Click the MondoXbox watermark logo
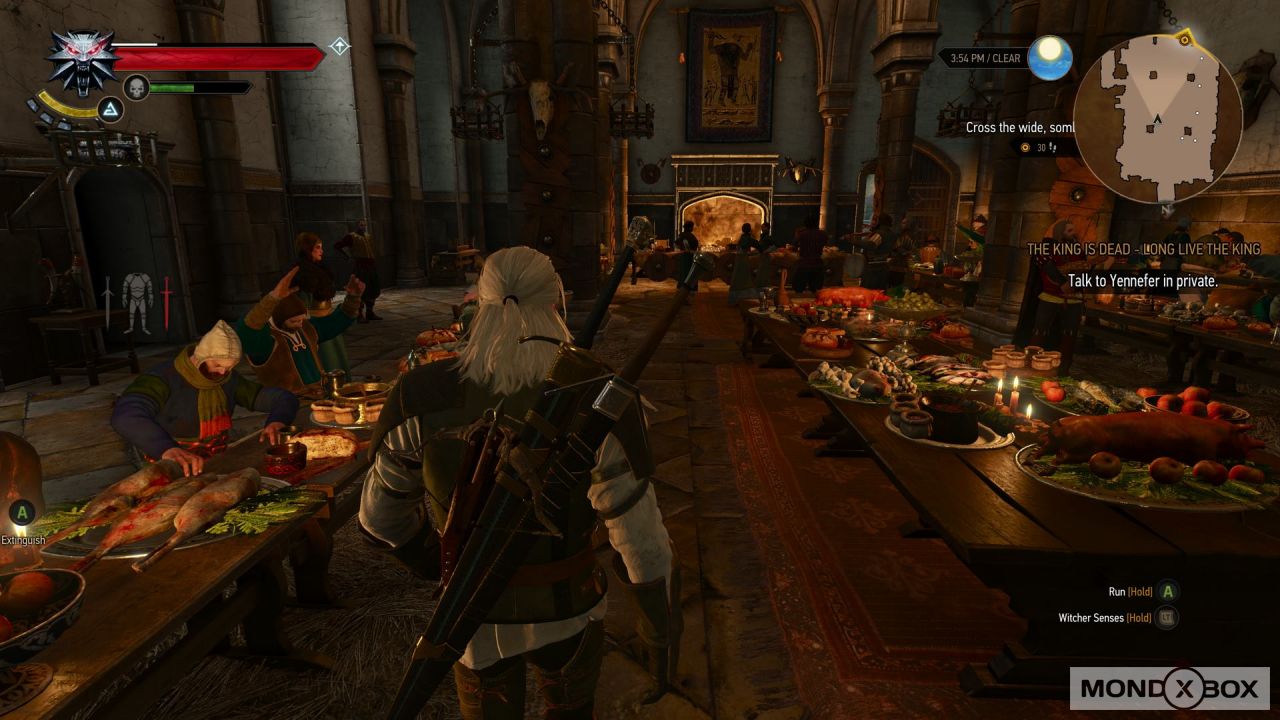1280x720 pixels. tap(1169, 688)
